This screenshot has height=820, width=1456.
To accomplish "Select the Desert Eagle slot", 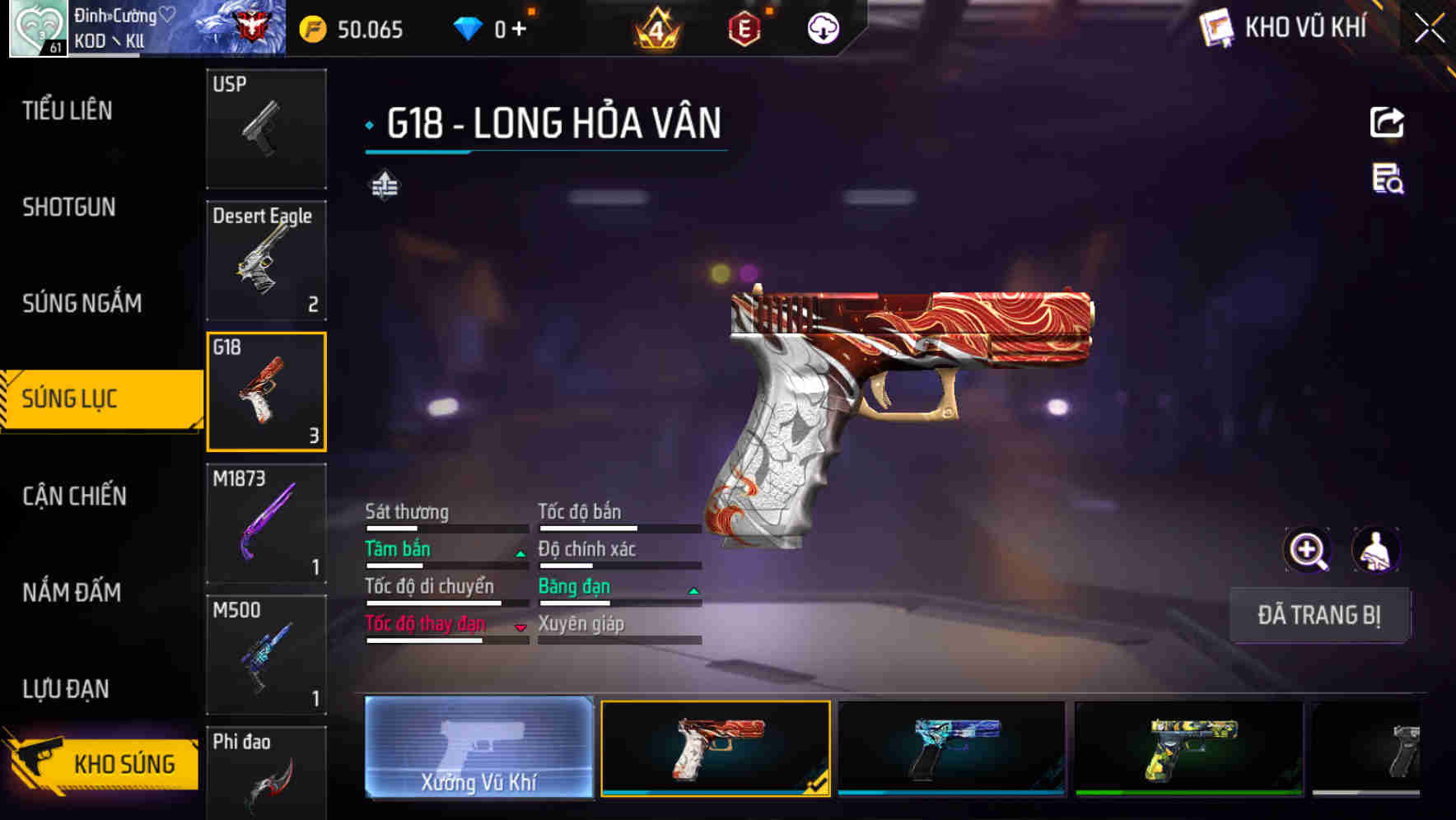I will pos(266,260).
